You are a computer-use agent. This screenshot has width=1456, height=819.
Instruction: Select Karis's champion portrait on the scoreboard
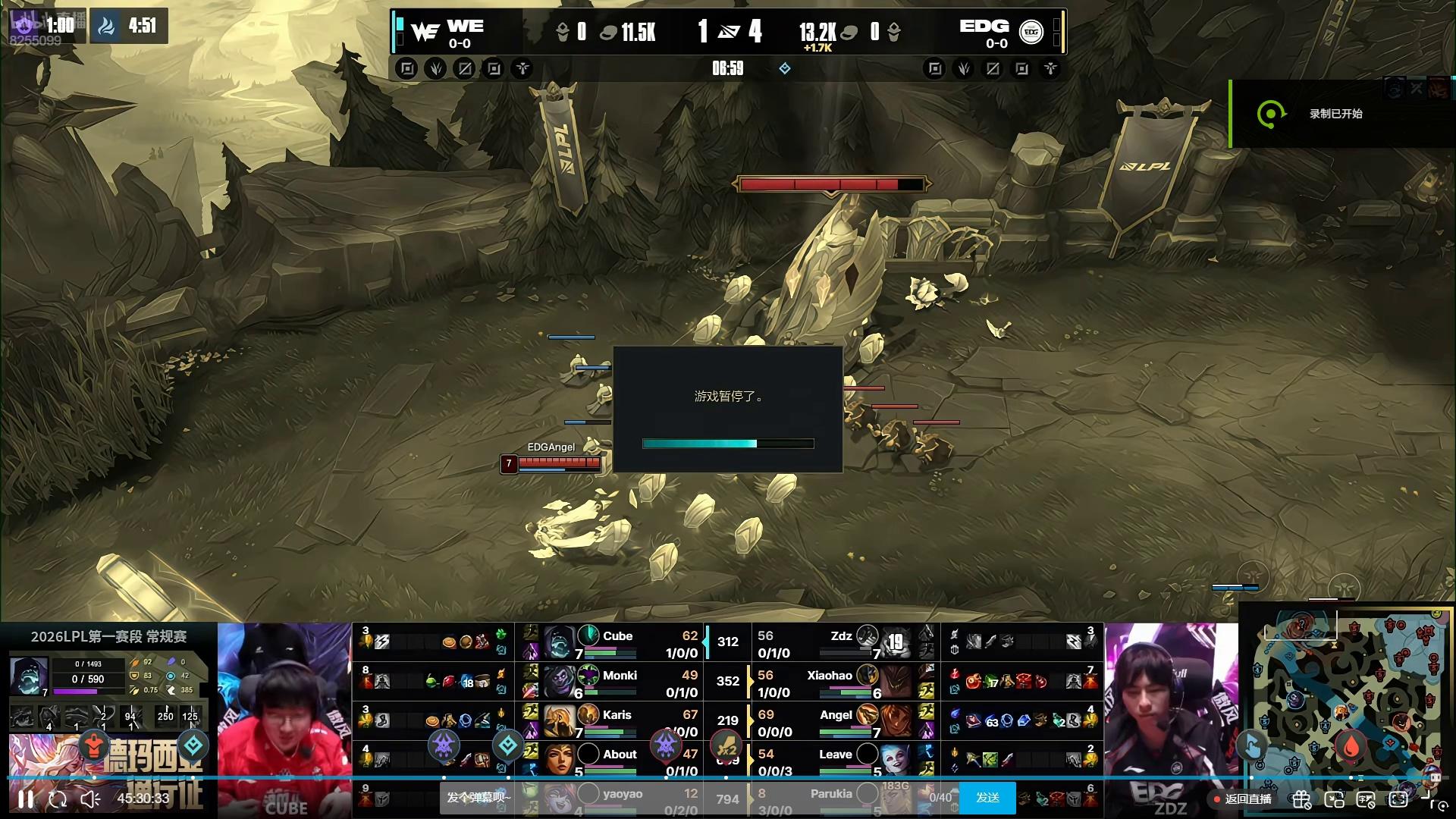[559, 721]
